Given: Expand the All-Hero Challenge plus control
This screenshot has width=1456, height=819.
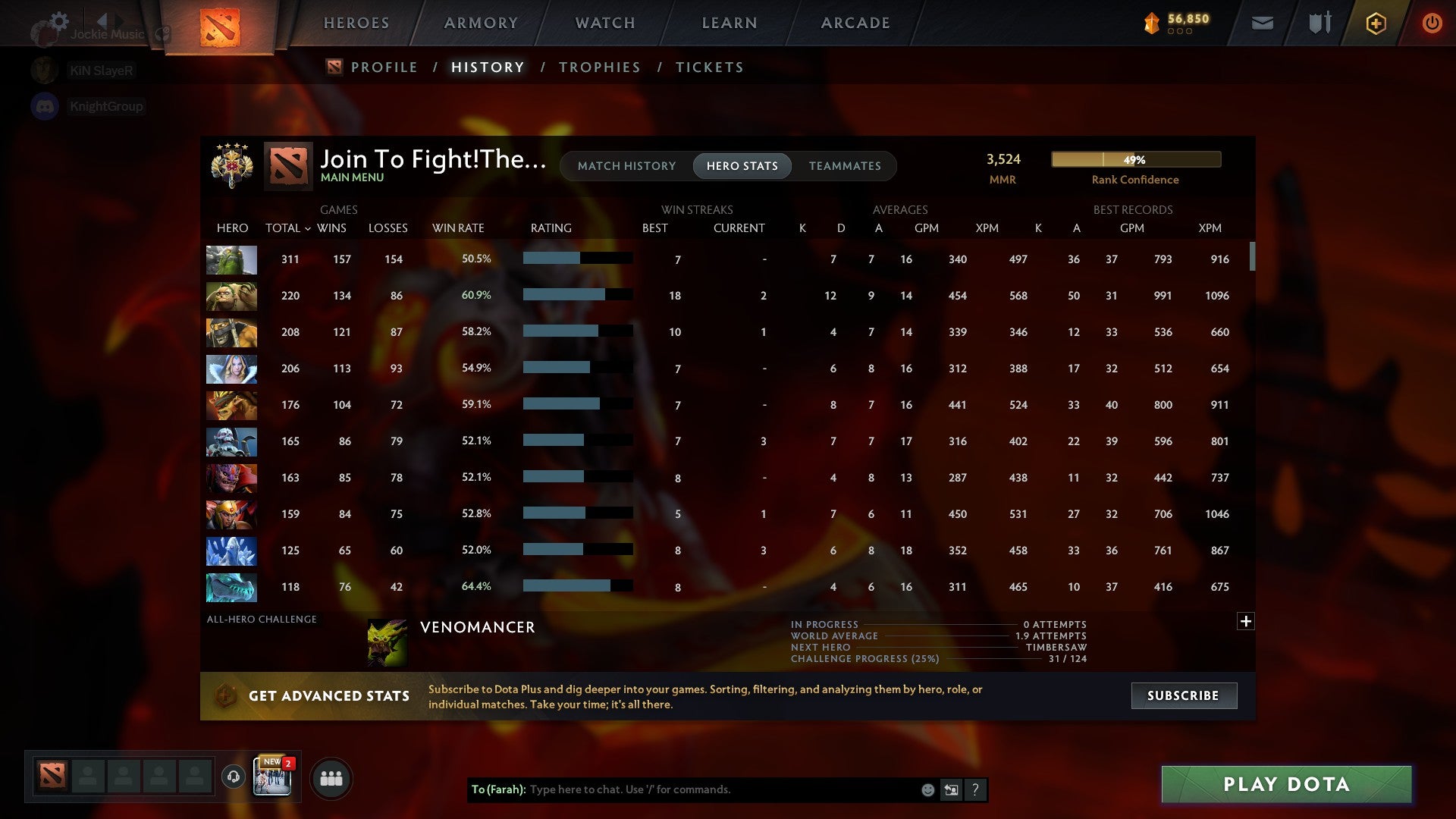Looking at the screenshot, I should [1245, 621].
